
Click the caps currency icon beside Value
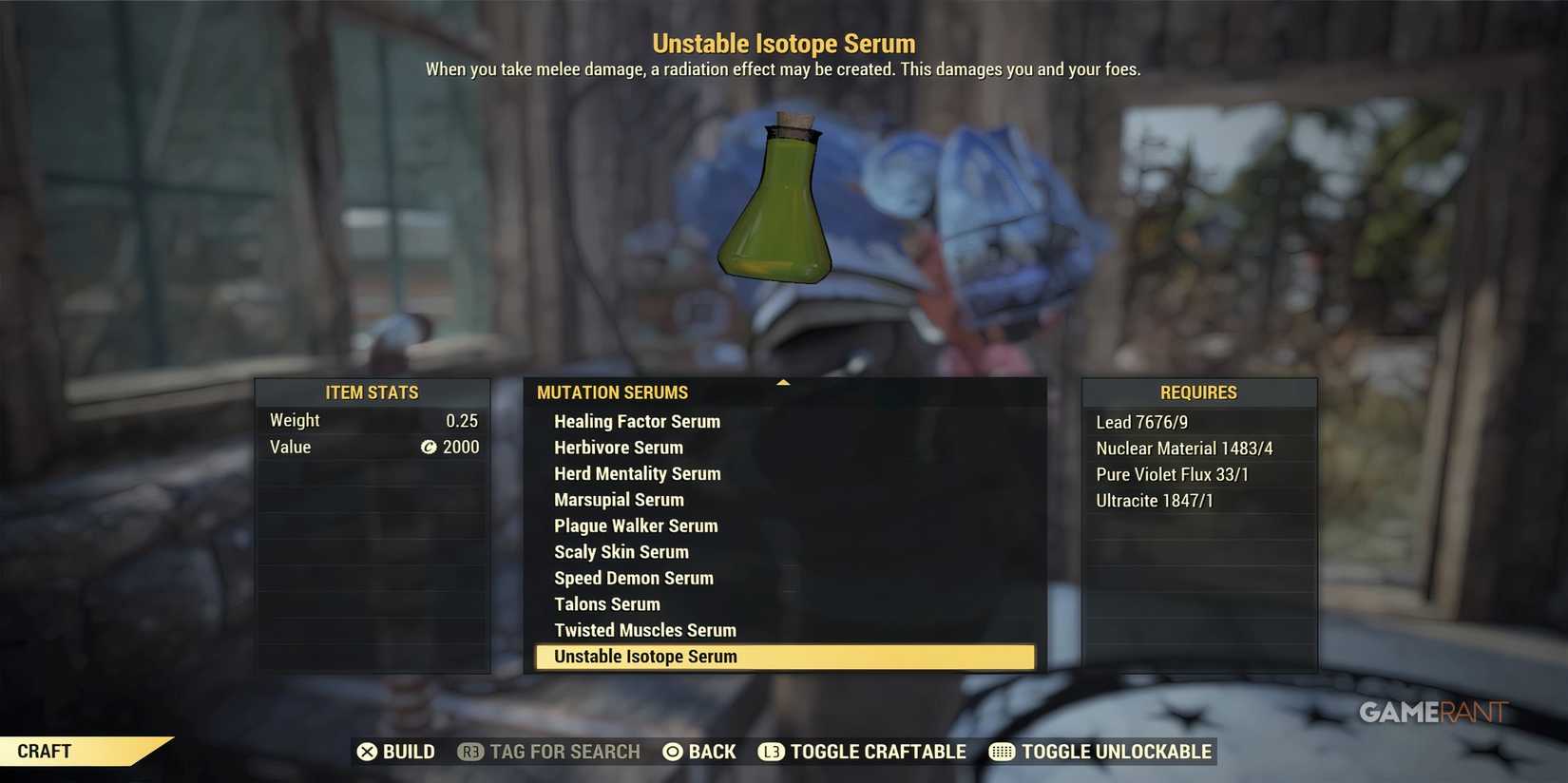[x=429, y=448]
